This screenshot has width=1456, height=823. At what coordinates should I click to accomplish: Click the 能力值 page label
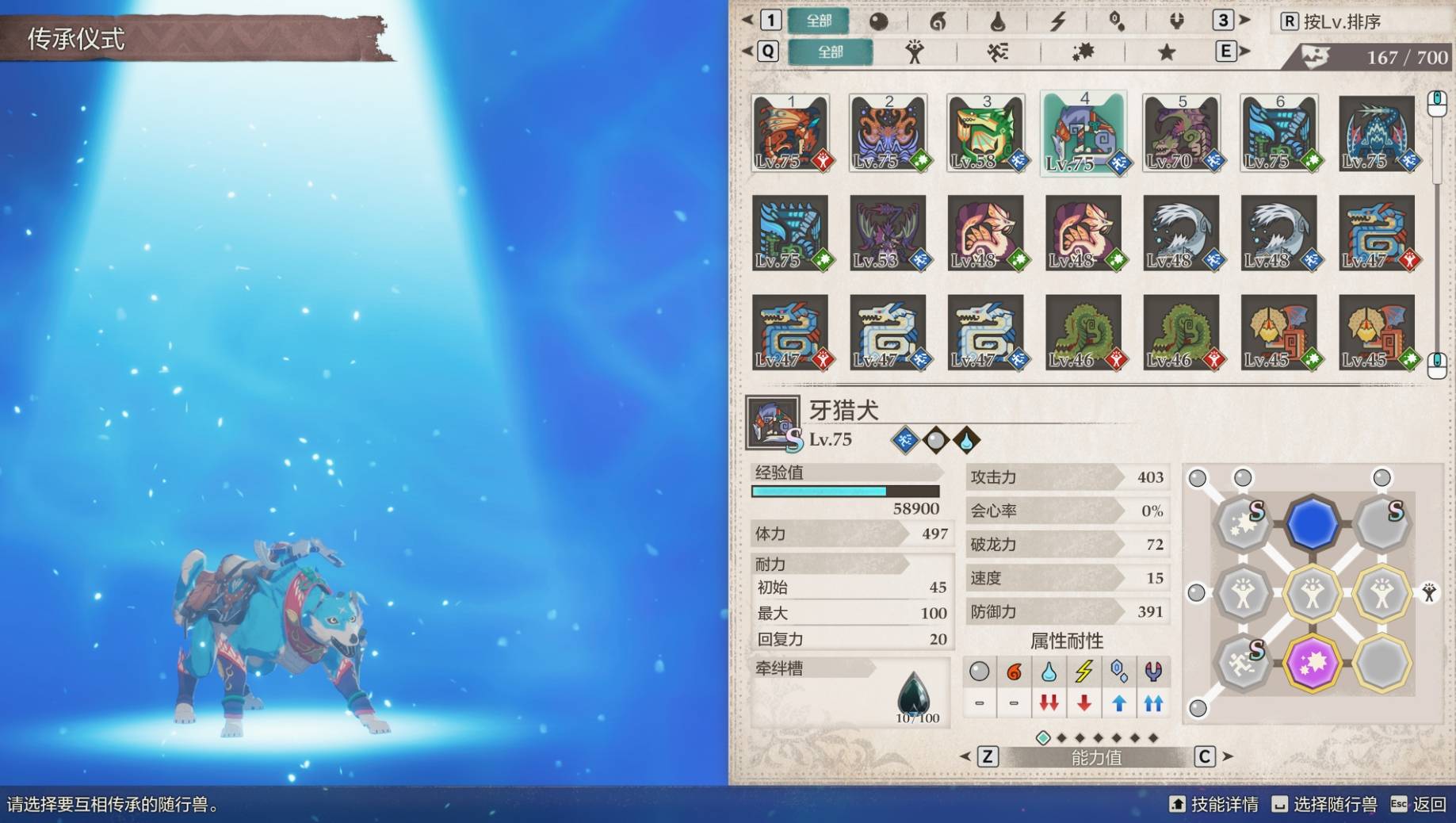coord(1096,757)
